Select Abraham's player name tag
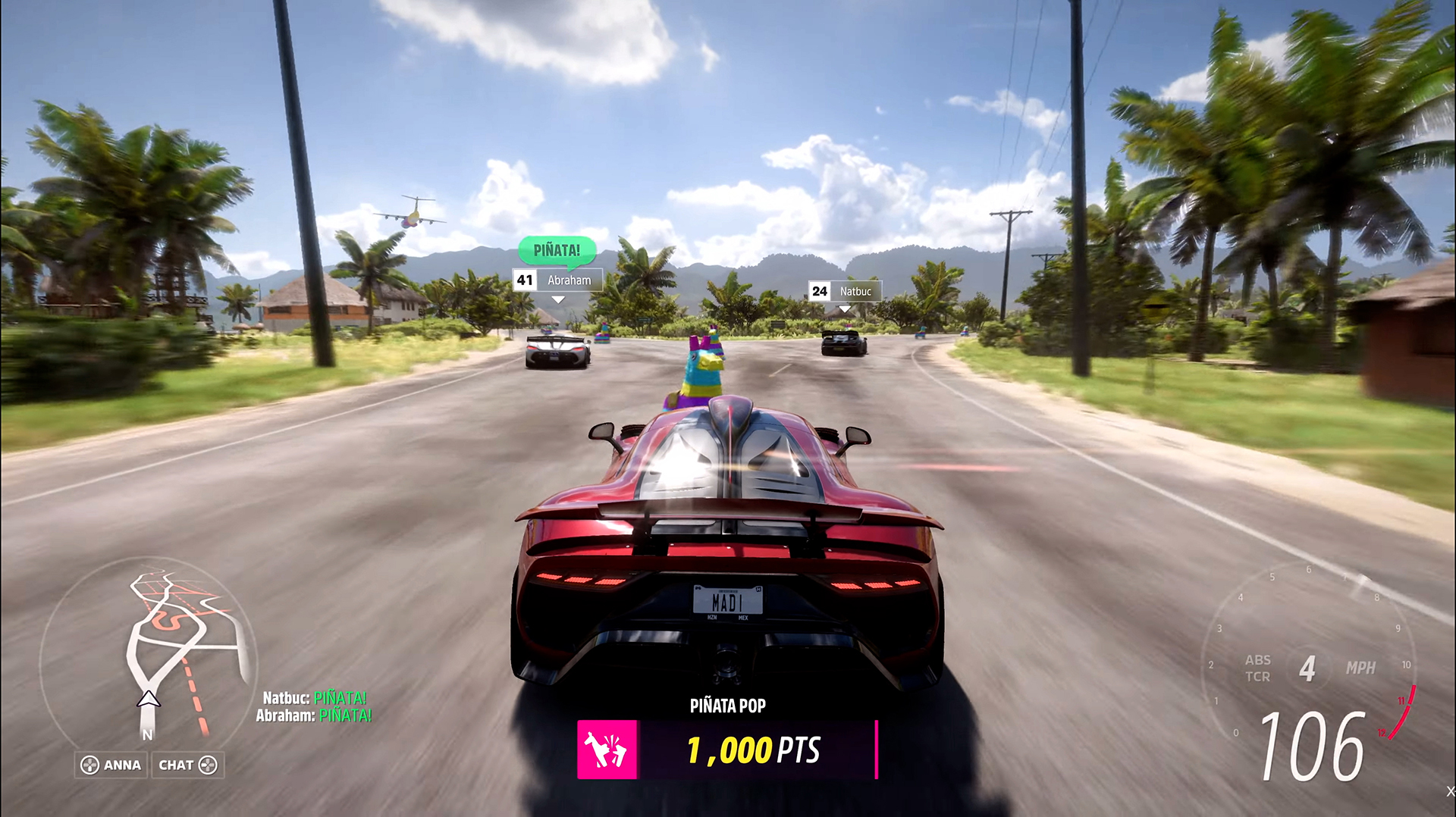Image resolution: width=1456 pixels, height=817 pixels. tap(557, 280)
